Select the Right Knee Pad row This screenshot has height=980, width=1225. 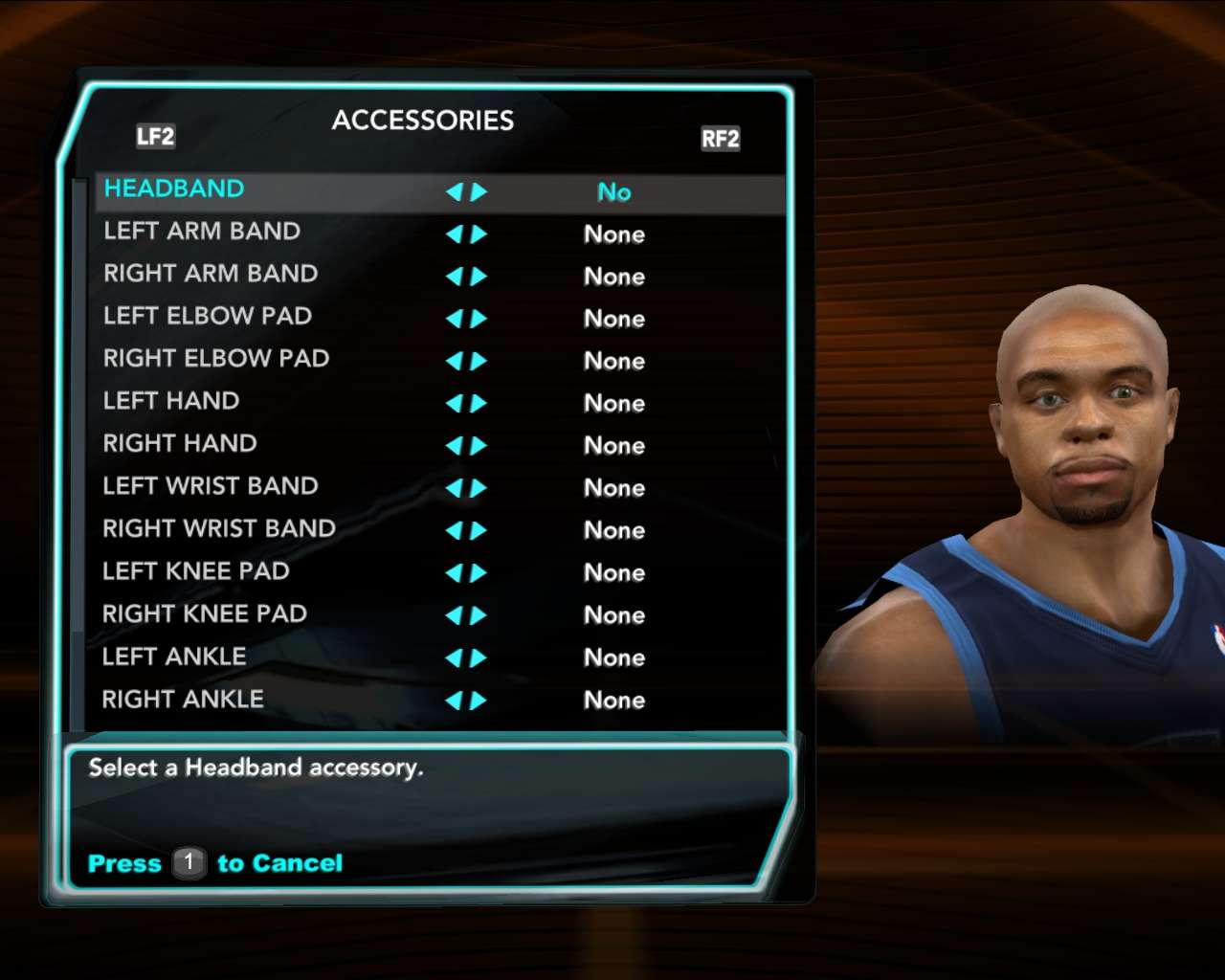205,614
